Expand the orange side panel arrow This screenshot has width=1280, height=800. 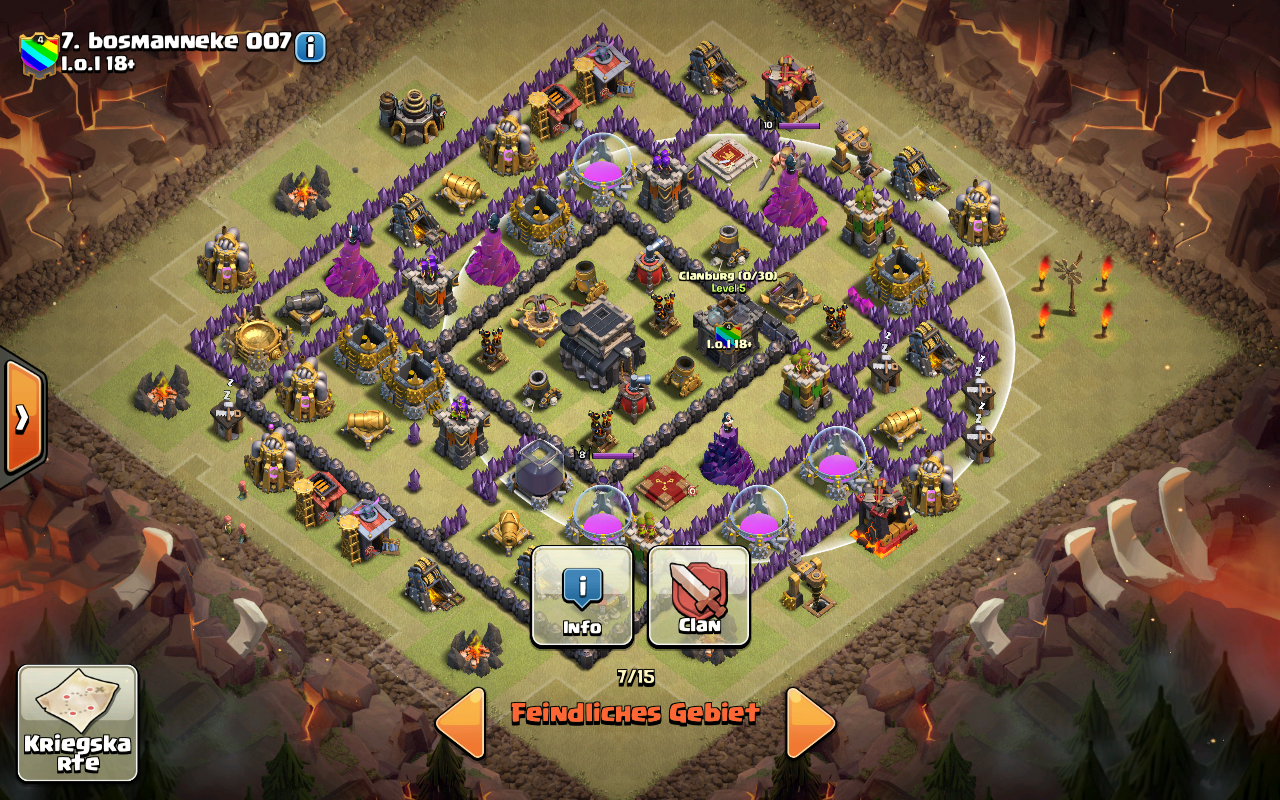click(22, 417)
